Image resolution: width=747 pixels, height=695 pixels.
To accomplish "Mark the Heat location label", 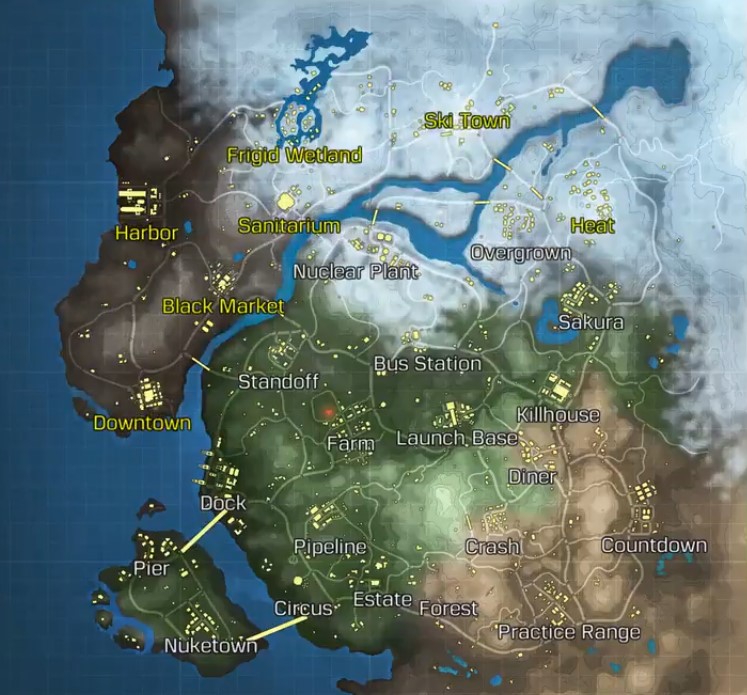I will [x=592, y=226].
